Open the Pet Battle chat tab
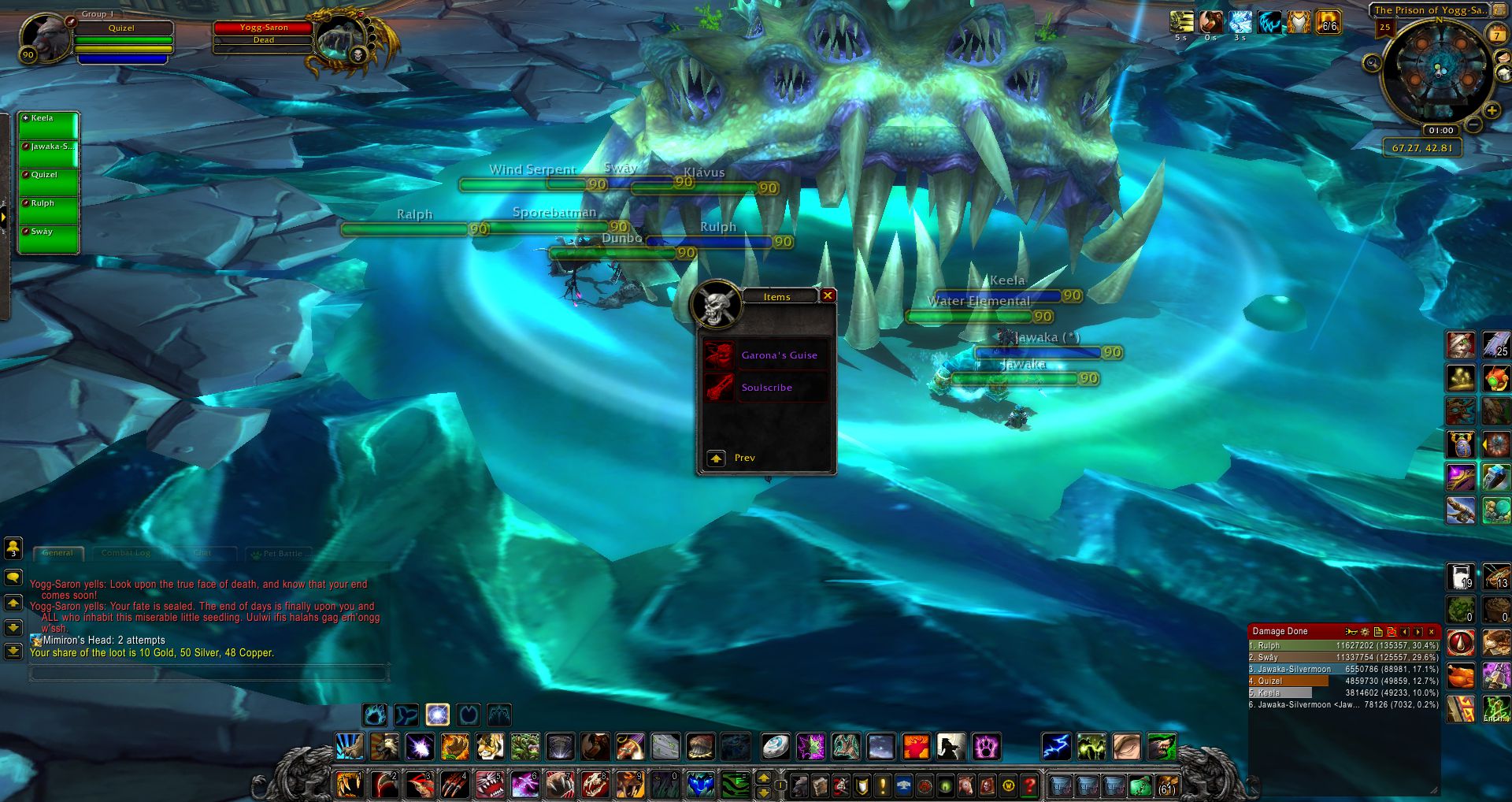Image resolution: width=1512 pixels, height=802 pixels. coord(281,553)
